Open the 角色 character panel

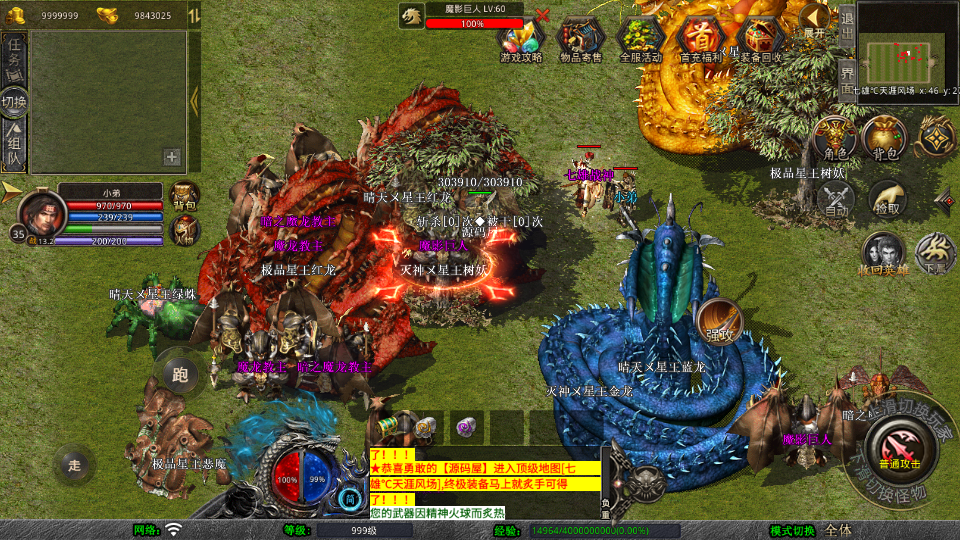835,138
